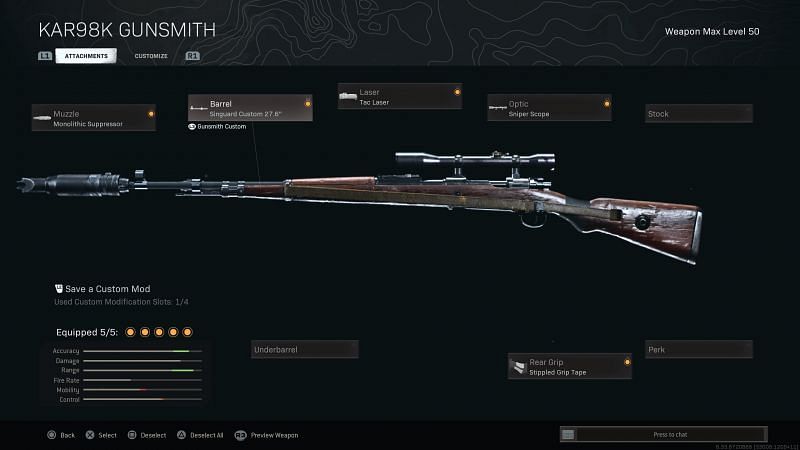The width and height of the screenshot is (800, 450).
Task: Select the Muzzle Monolithic Suppressor slot
Action: [x=94, y=118]
